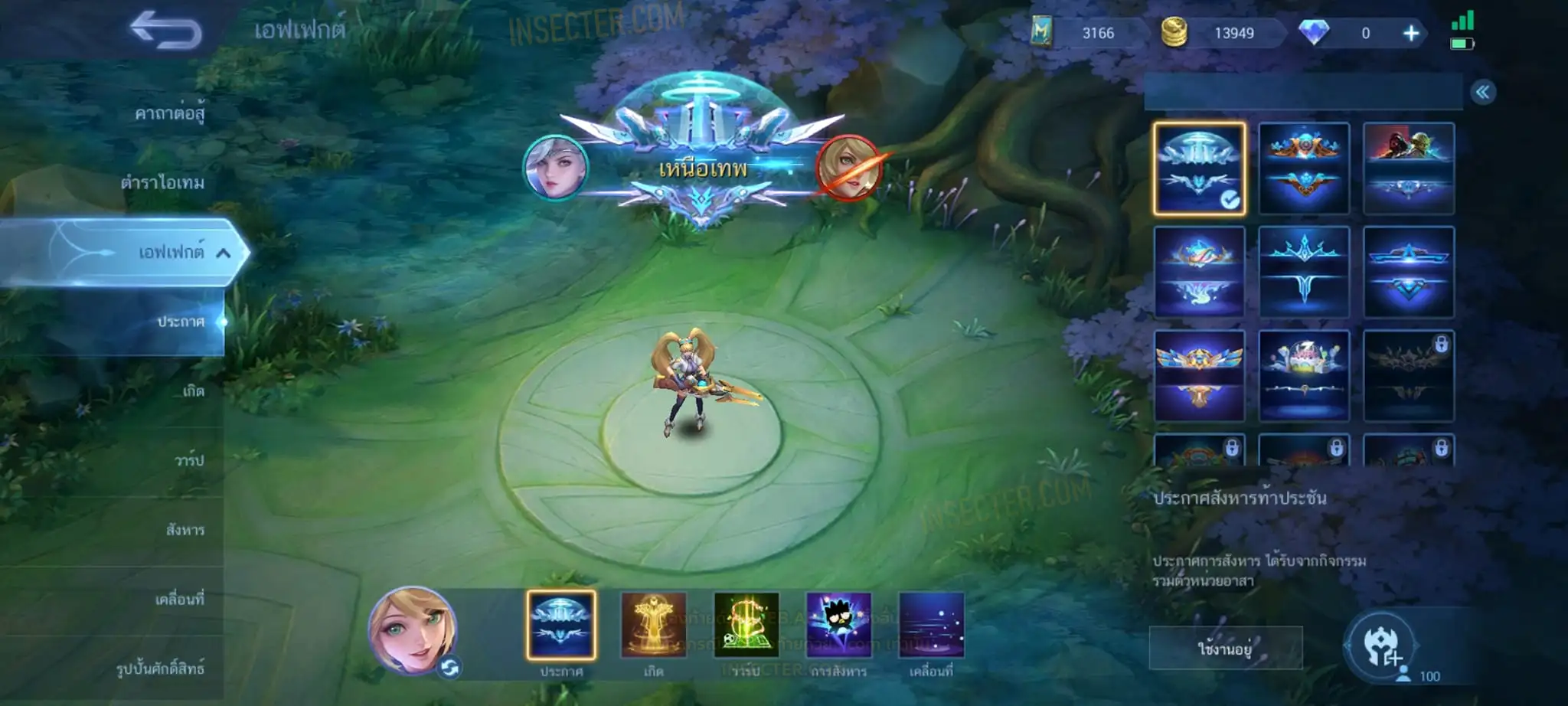1568x706 pixels.
Task: Tap the round emblem button showing 100
Action: coord(1382,646)
